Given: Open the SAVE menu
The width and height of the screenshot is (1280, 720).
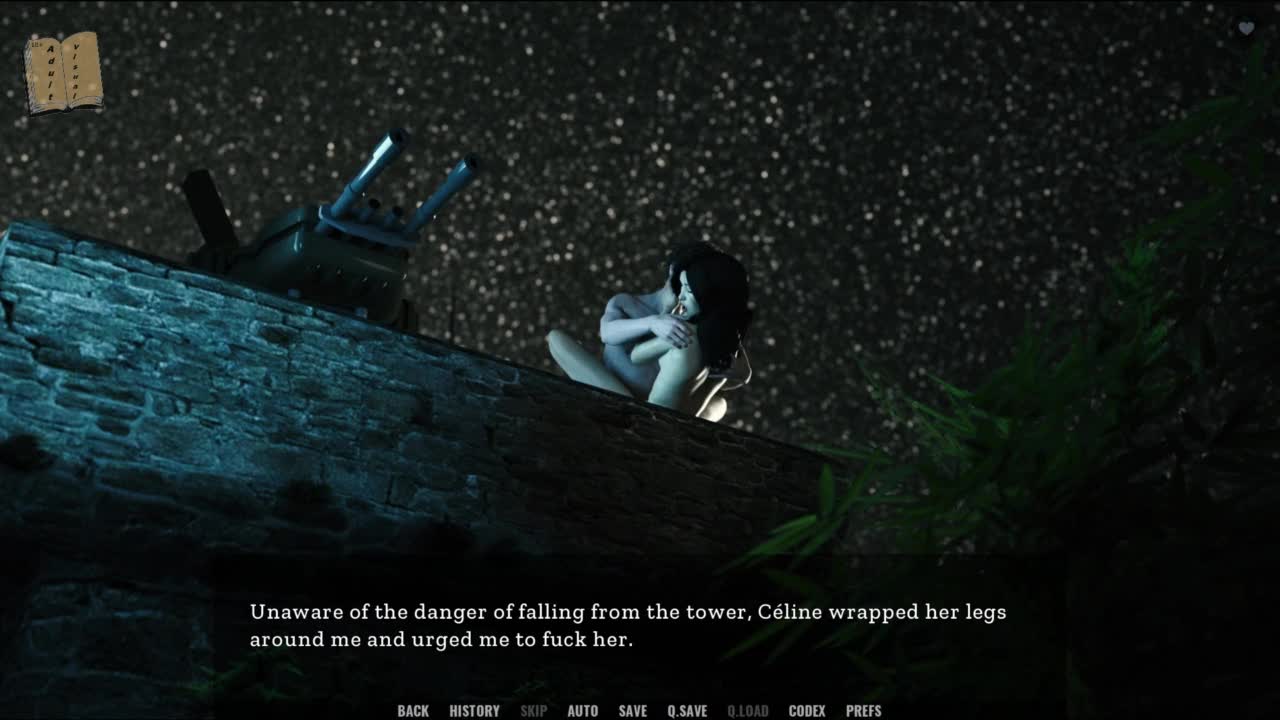Looking at the screenshot, I should coord(632,711).
